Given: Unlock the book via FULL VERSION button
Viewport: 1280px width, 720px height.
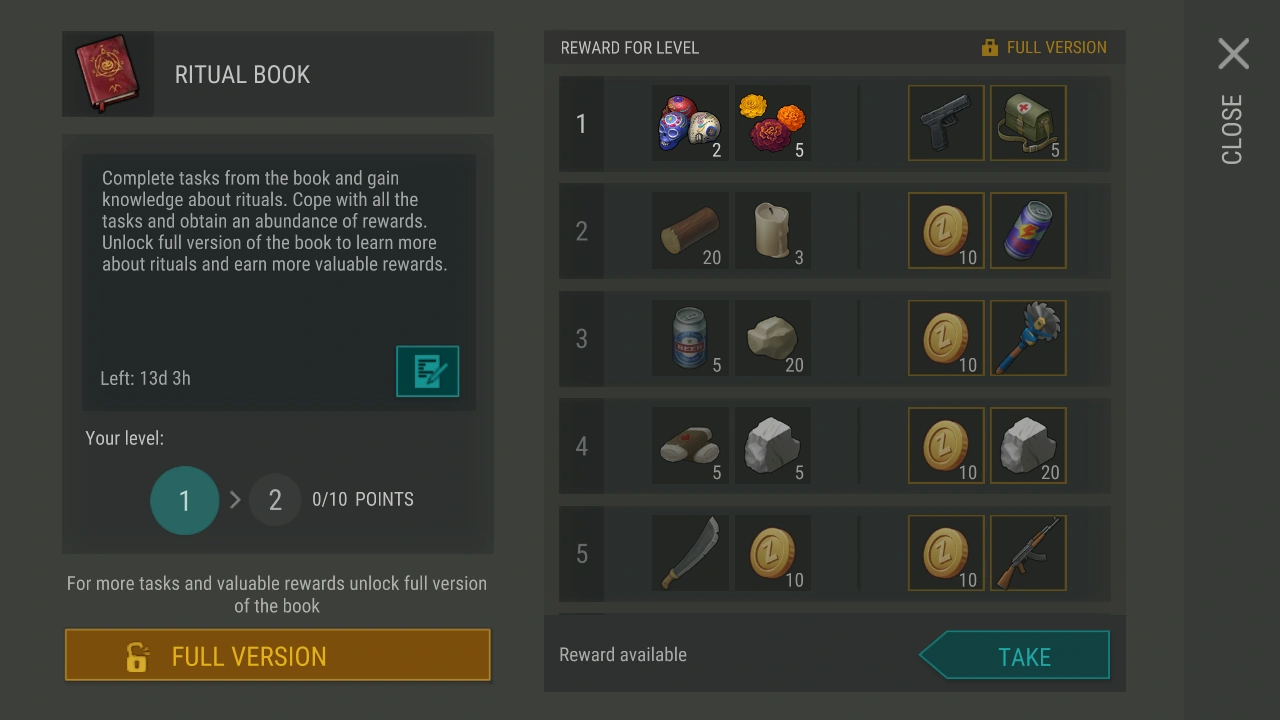Looking at the screenshot, I should (277, 655).
